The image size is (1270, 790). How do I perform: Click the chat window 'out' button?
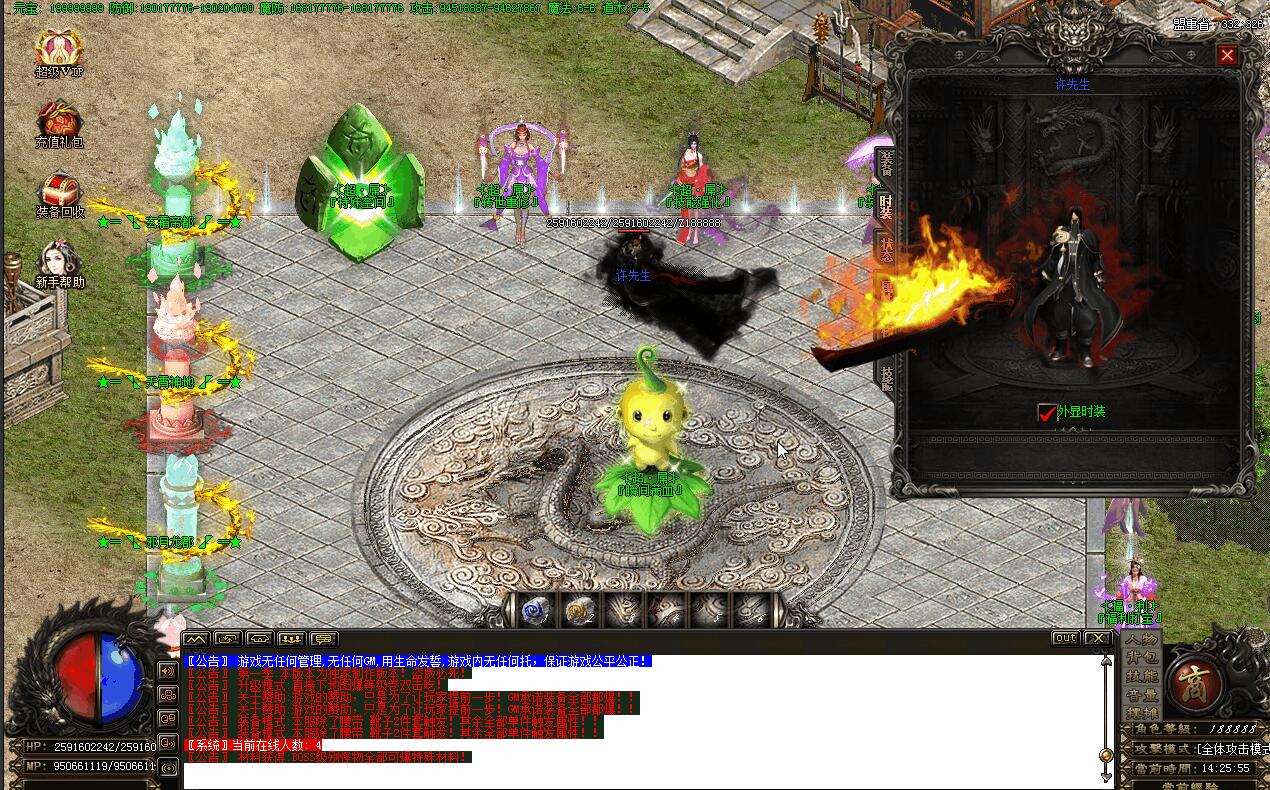(x=1065, y=638)
